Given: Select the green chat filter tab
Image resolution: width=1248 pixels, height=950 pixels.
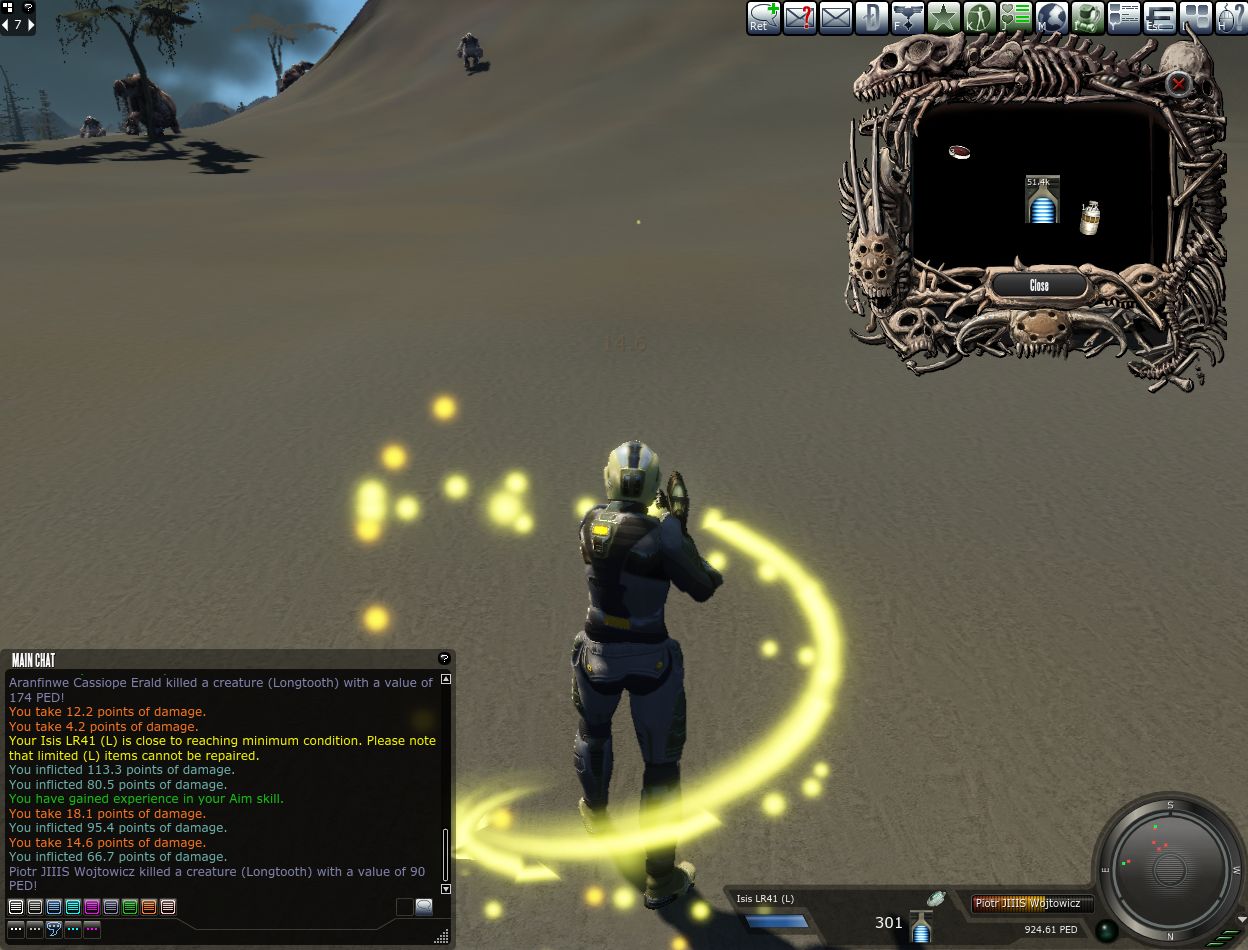Looking at the screenshot, I should pos(130,907).
